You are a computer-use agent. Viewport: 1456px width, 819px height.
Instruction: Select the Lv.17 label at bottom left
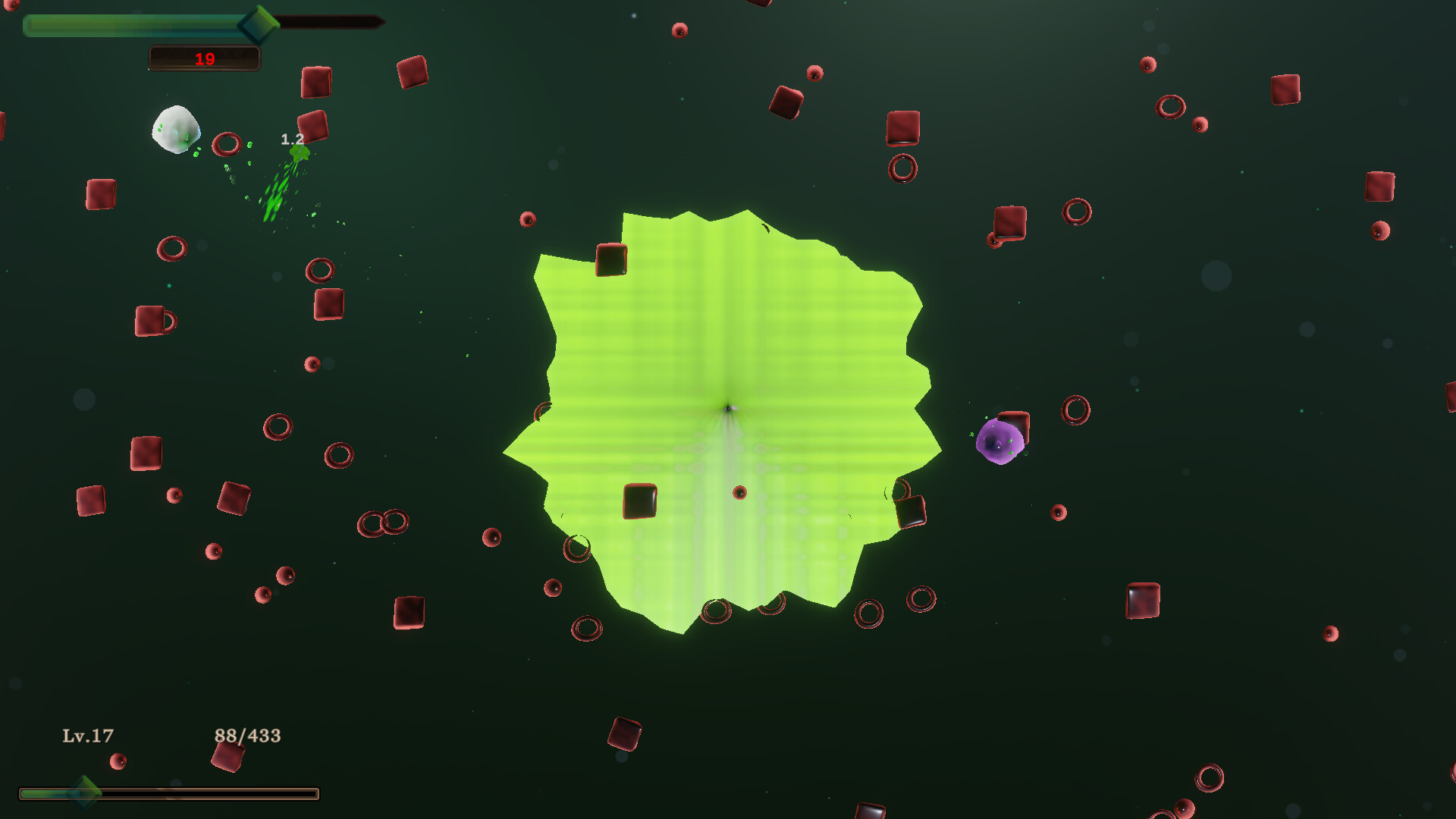coord(87,734)
